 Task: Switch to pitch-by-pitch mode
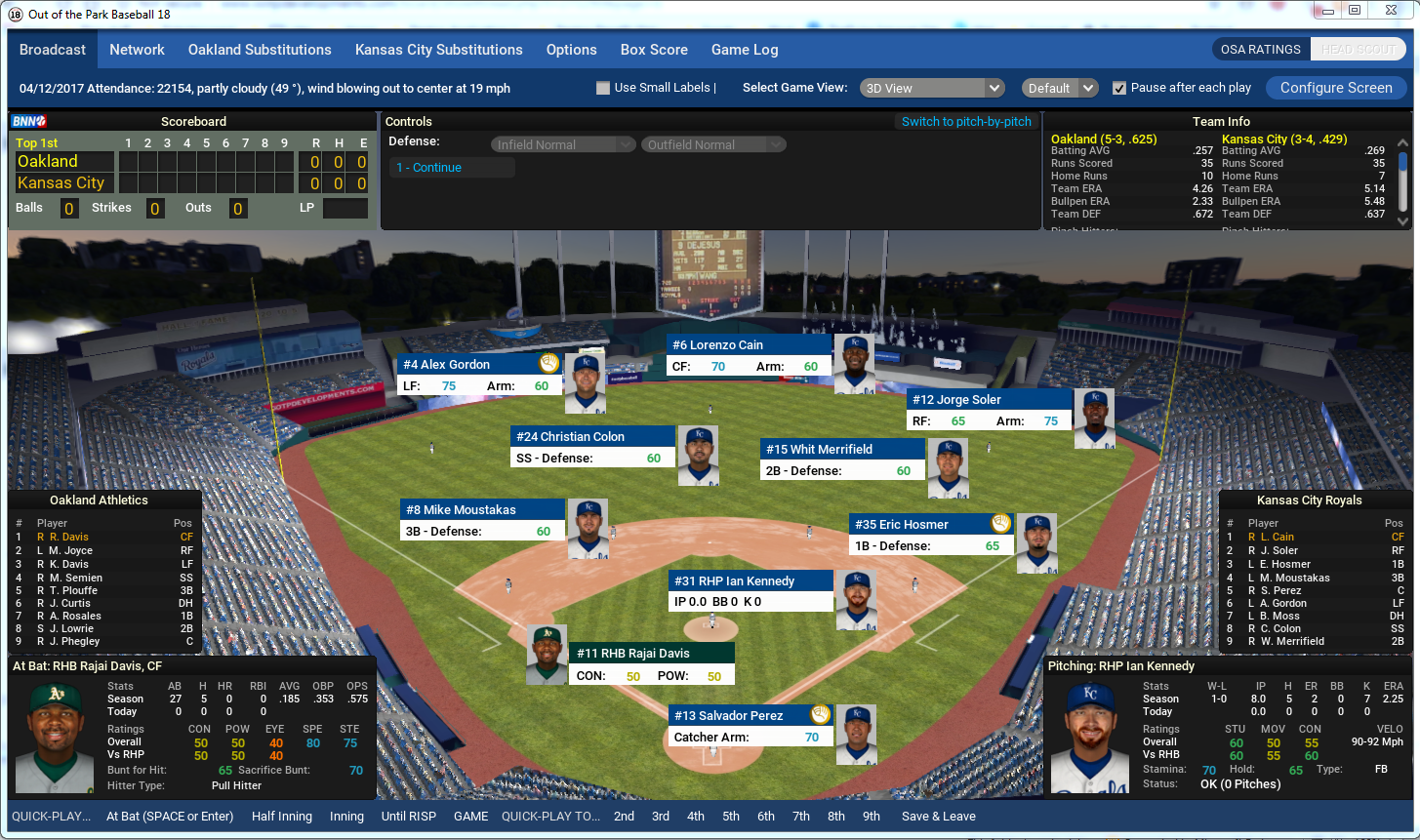pos(965,122)
